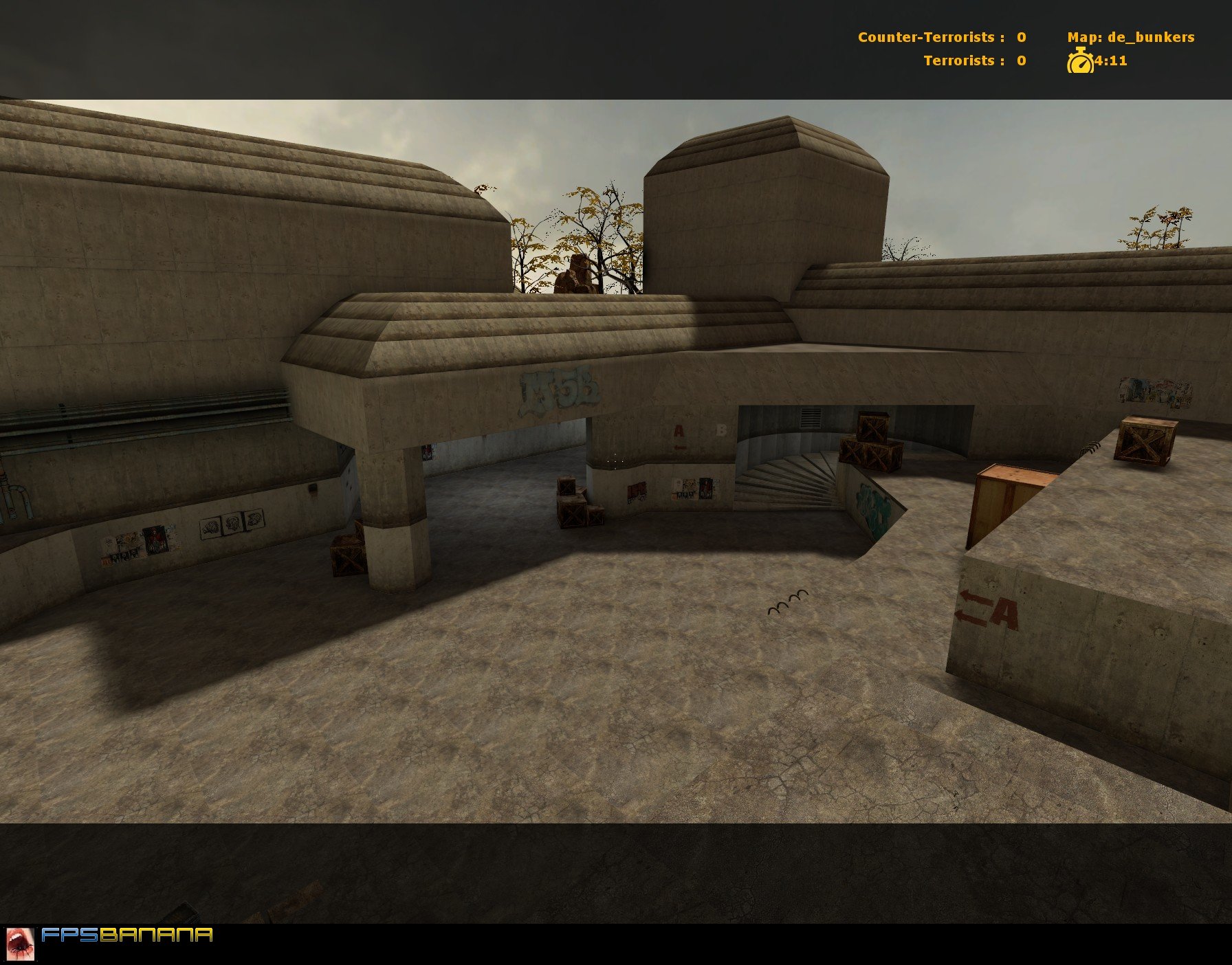Image resolution: width=1232 pixels, height=965 pixels.
Task: Toggle the Counter-Terrorists score display
Action: pyautogui.click(x=942, y=38)
